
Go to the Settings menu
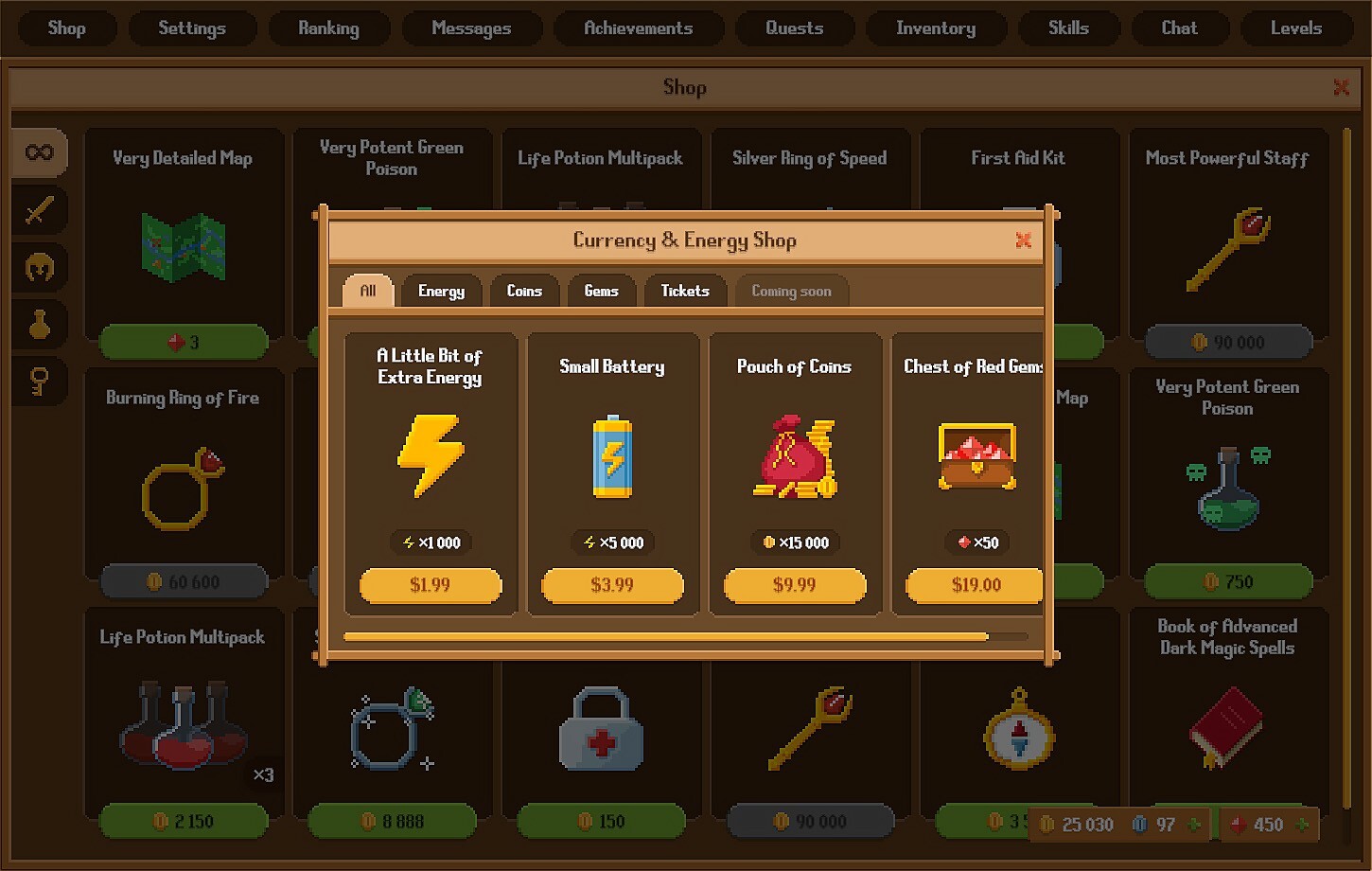[x=192, y=27]
